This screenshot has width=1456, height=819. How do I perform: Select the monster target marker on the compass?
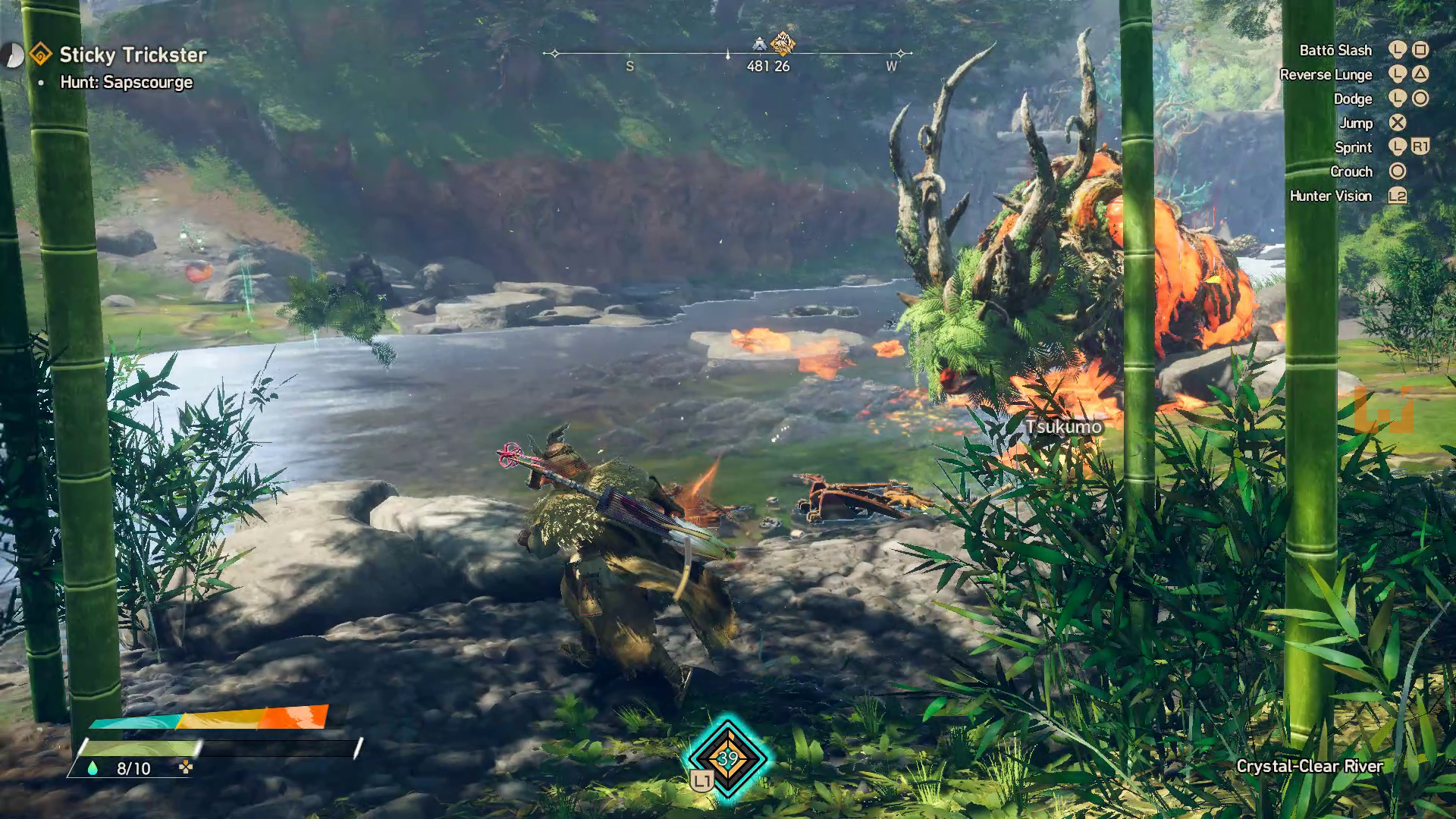coord(783,43)
